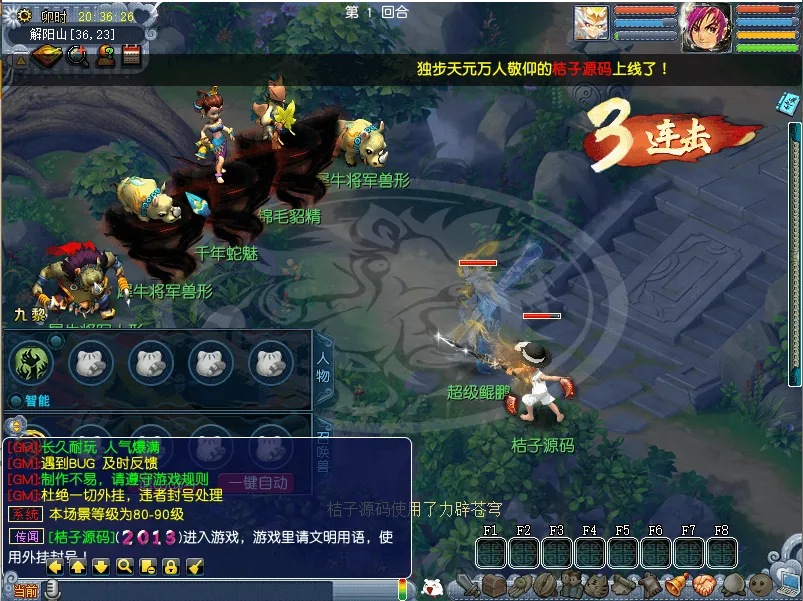This screenshot has width=803, height=601.
Task: Click the magnifying glass search icon
Action: point(76,57)
